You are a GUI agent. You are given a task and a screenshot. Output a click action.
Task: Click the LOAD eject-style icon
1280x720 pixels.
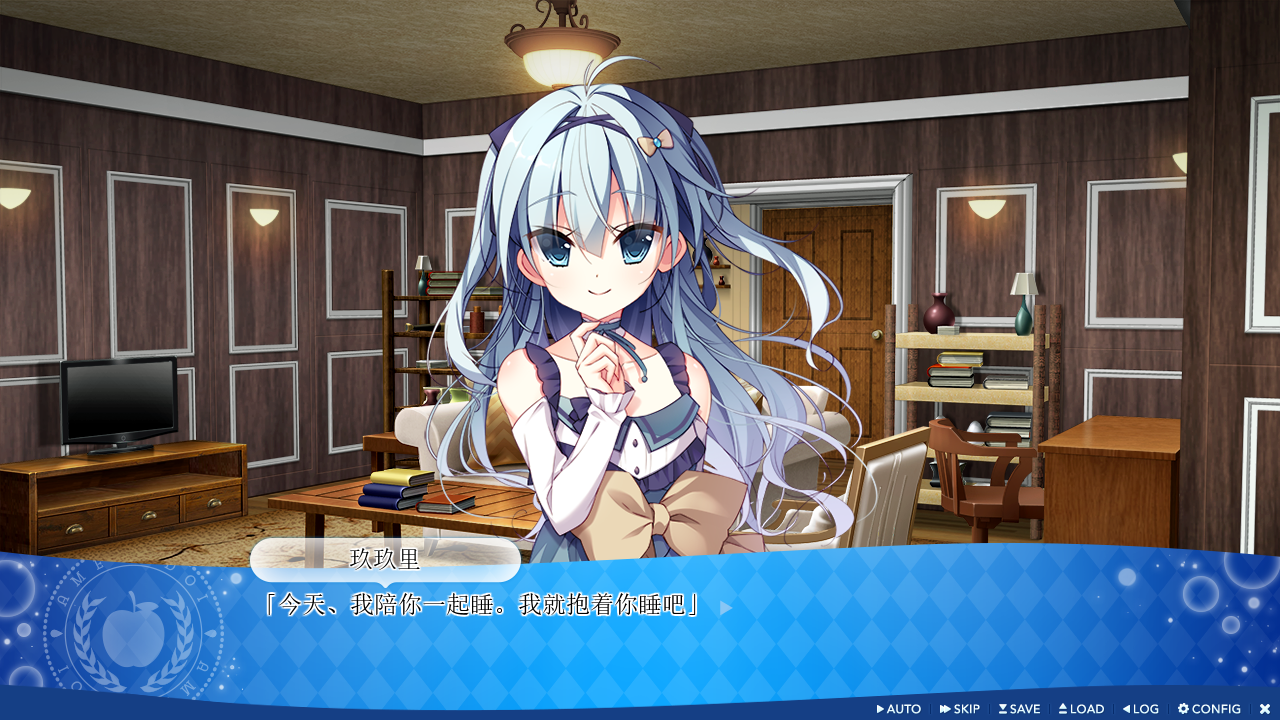tap(1065, 709)
